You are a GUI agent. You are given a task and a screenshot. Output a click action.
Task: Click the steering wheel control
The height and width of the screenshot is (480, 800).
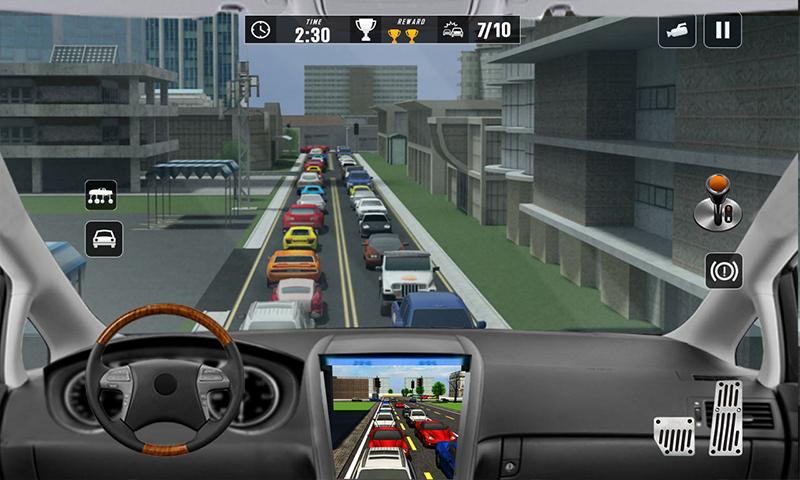[x=165, y=379]
